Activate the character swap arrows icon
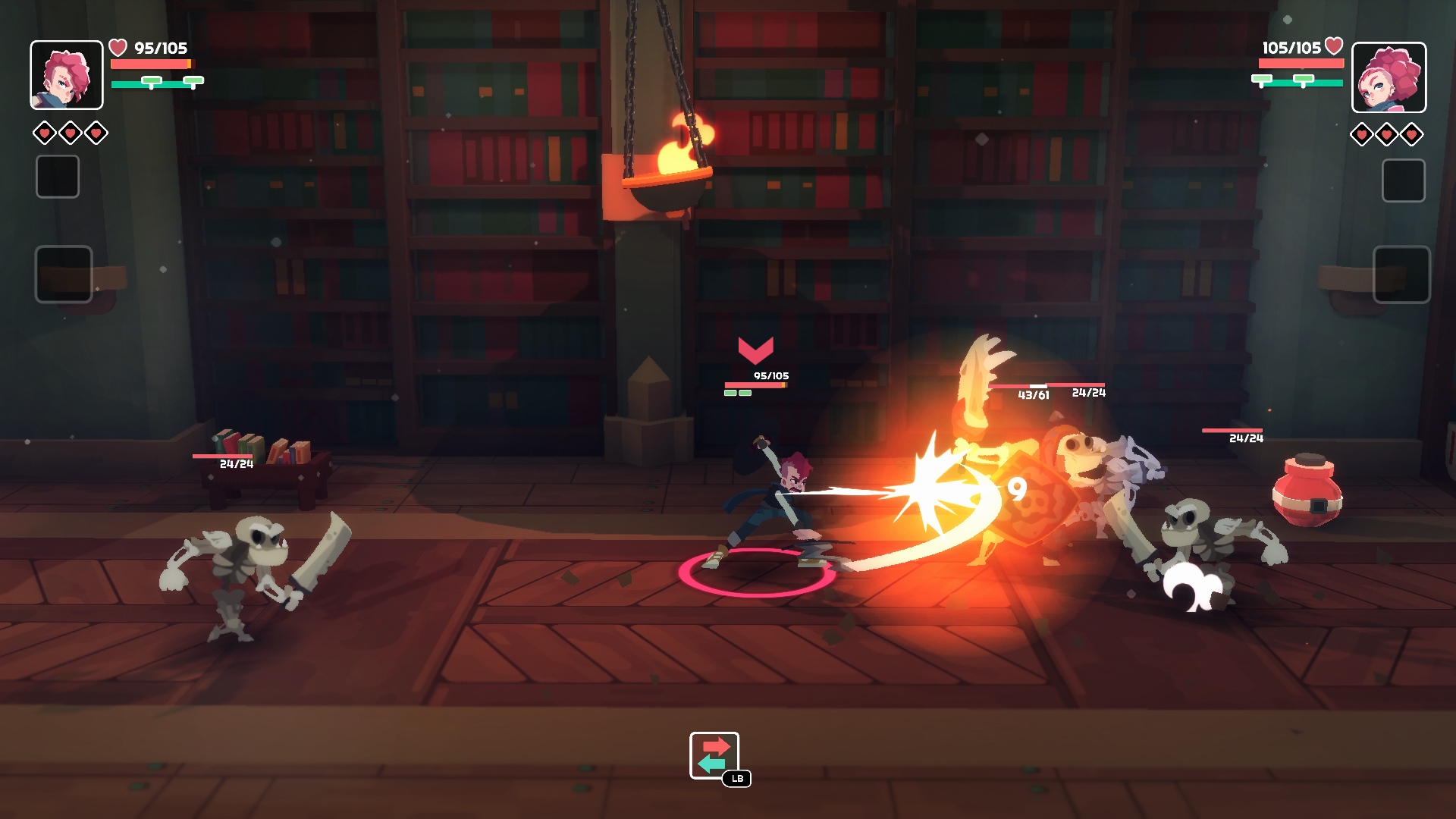This screenshot has height=819, width=1456. (714, 755)
